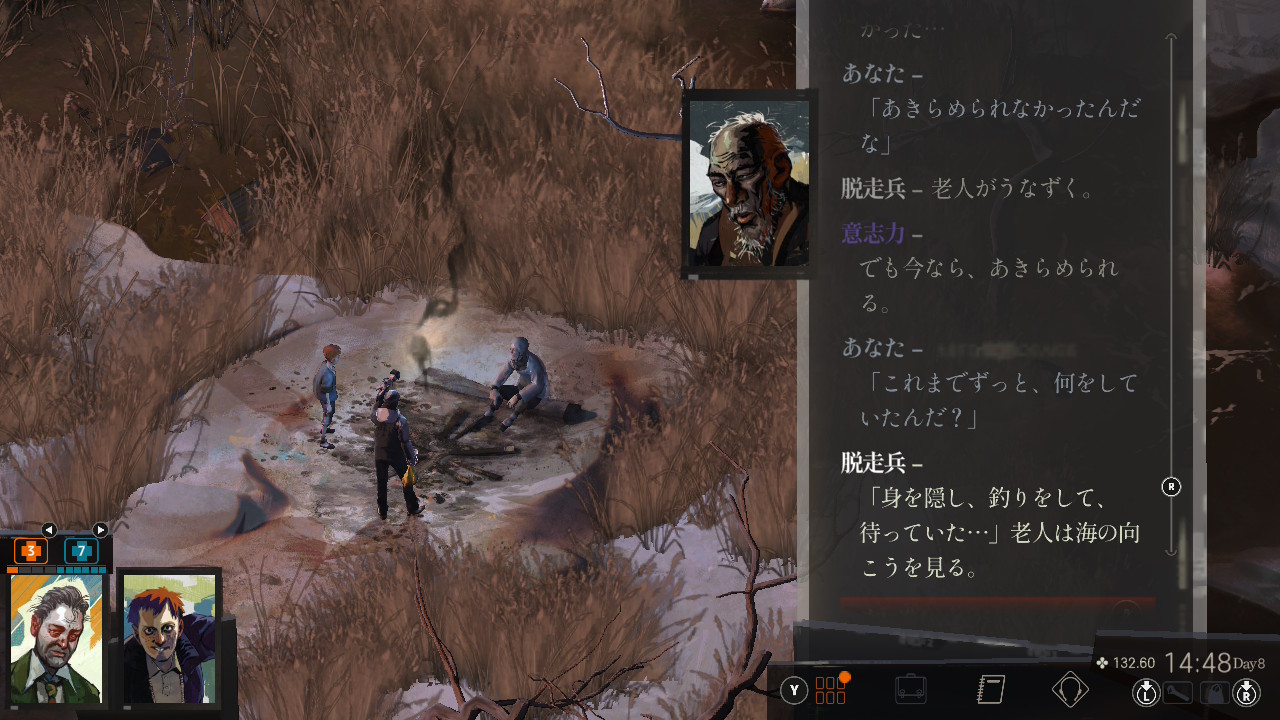Image resolution: width=1280 pixels, height=720 pixels.
Task: Click the old deserter's portrait
Action: (749, 183)
